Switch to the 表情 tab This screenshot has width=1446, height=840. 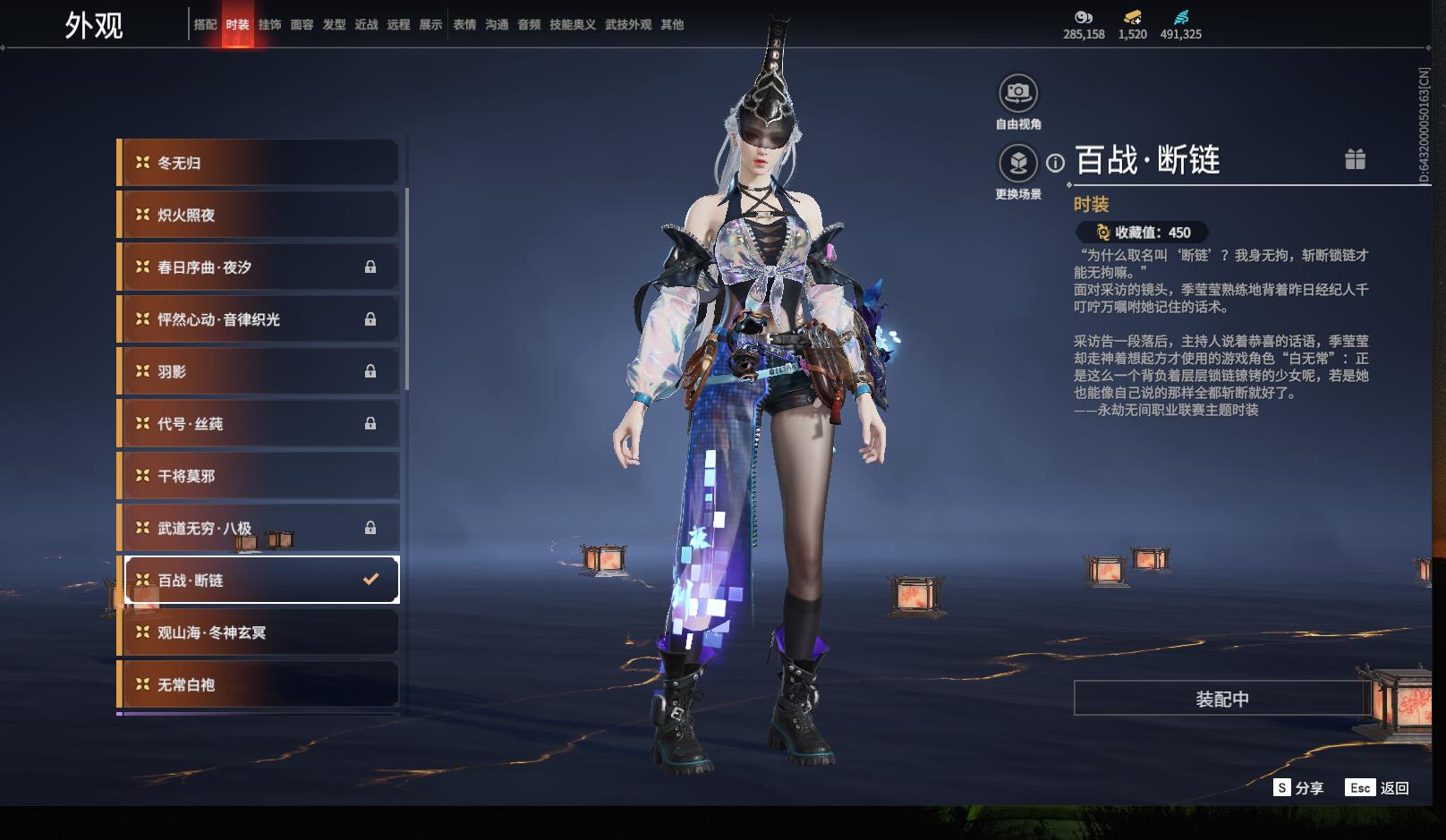464,24
